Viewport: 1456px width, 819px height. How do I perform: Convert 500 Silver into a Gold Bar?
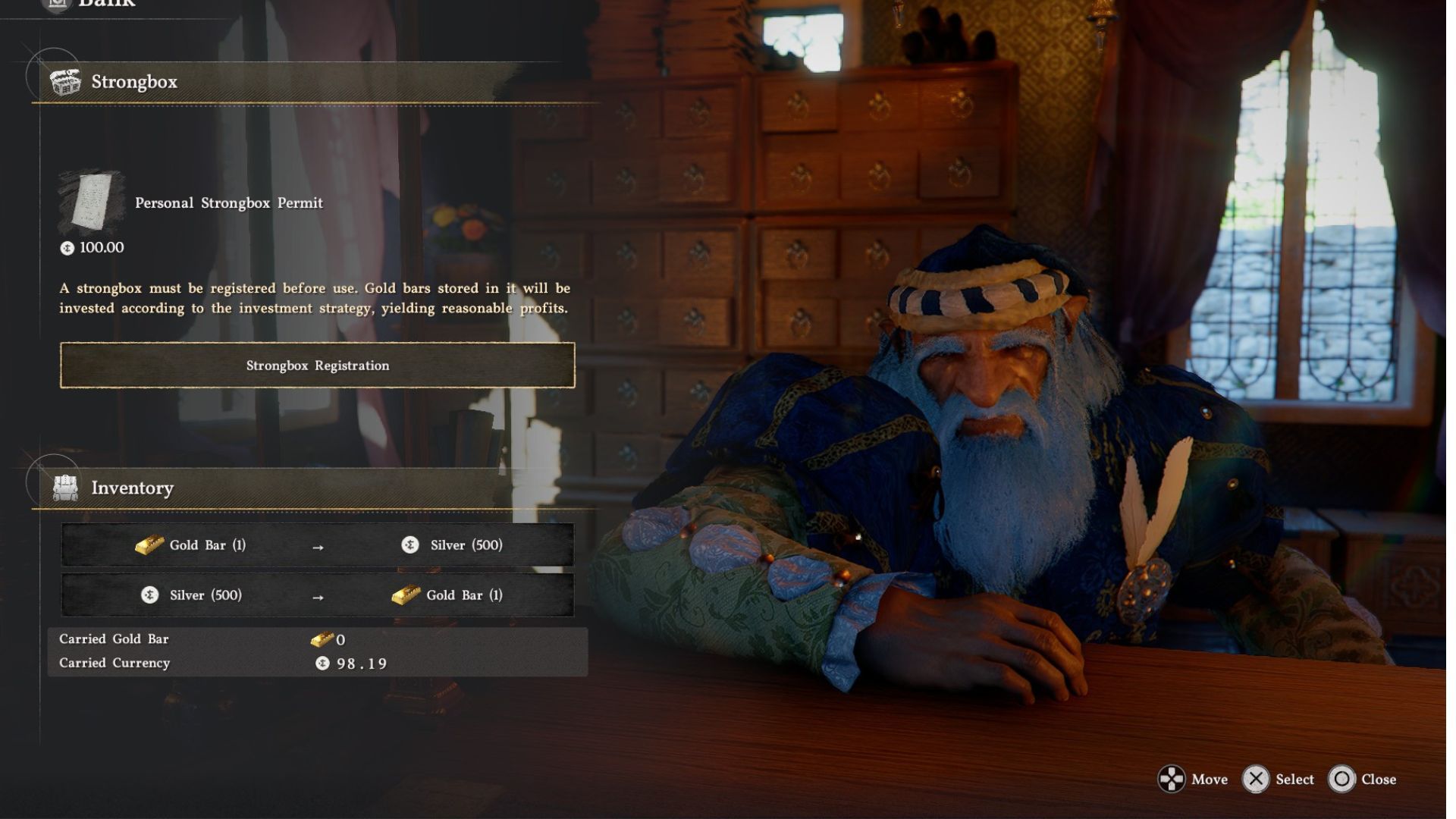point(317,595)
